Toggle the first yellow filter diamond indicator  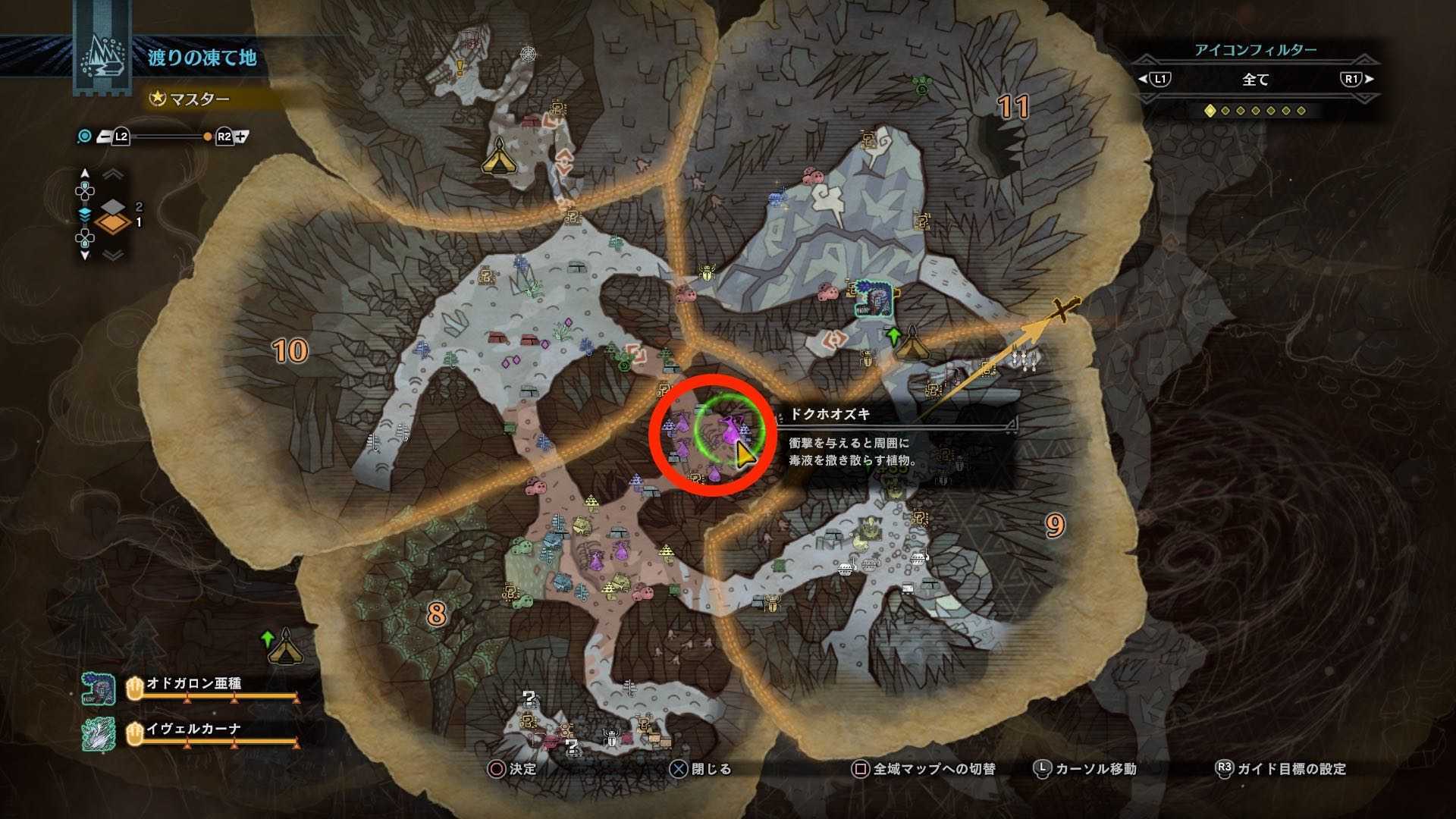(1210, 111)
